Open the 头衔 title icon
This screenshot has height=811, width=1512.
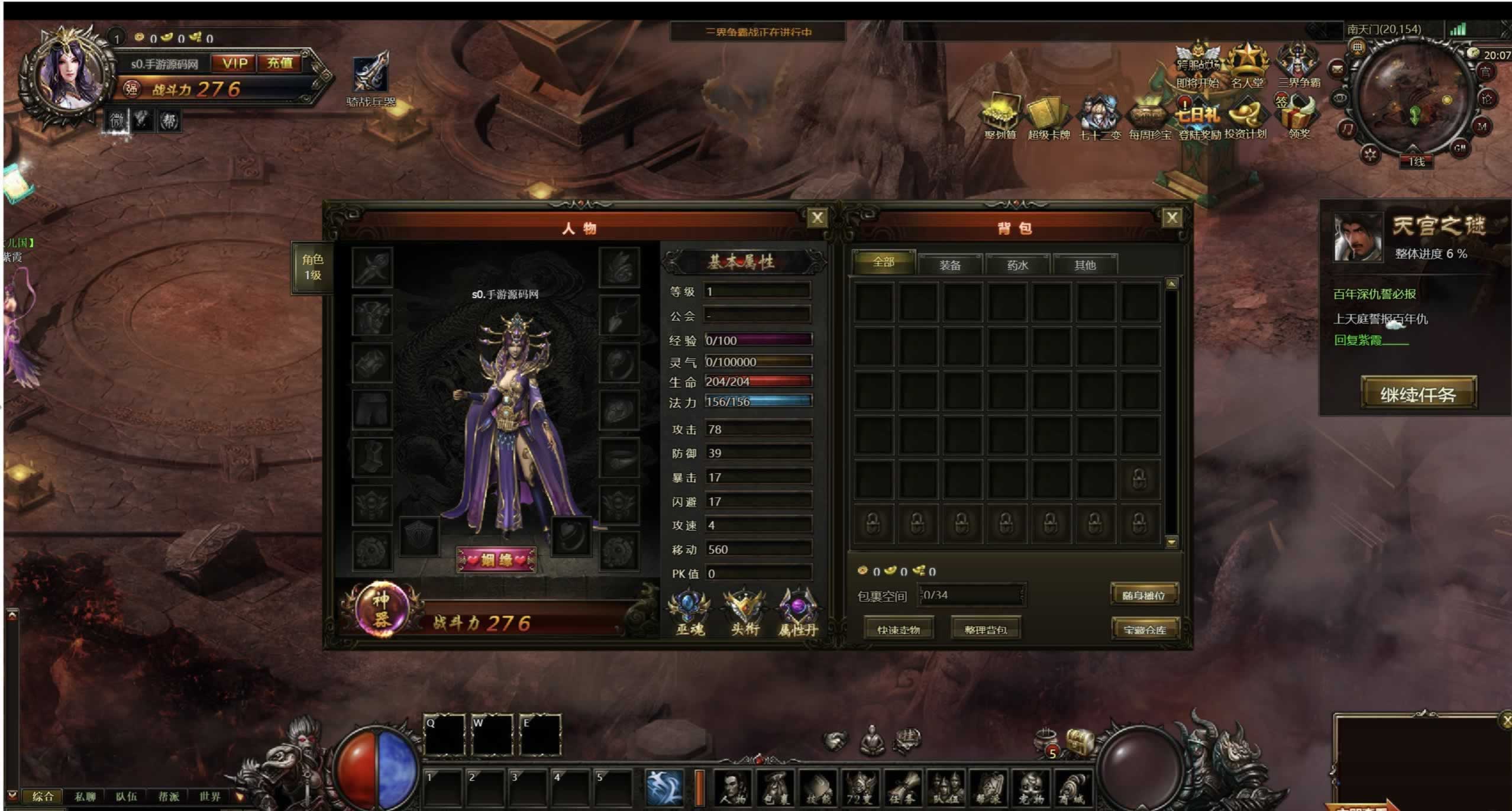coord(744,613)
